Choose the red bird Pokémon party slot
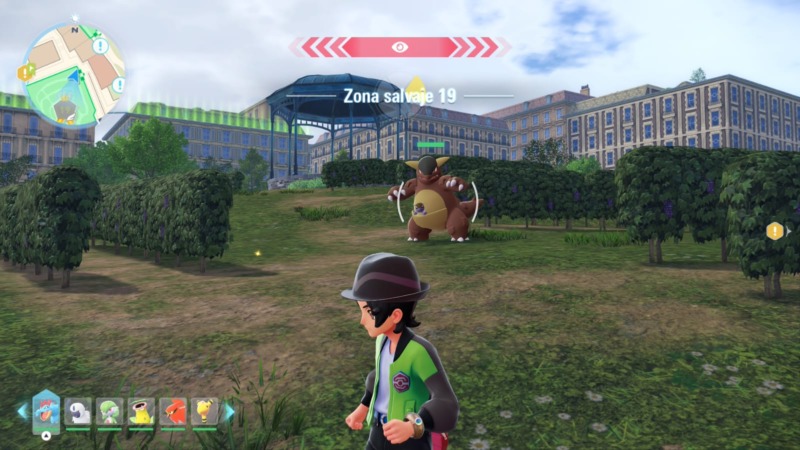The image size is (800, 450). pos(172,411)
